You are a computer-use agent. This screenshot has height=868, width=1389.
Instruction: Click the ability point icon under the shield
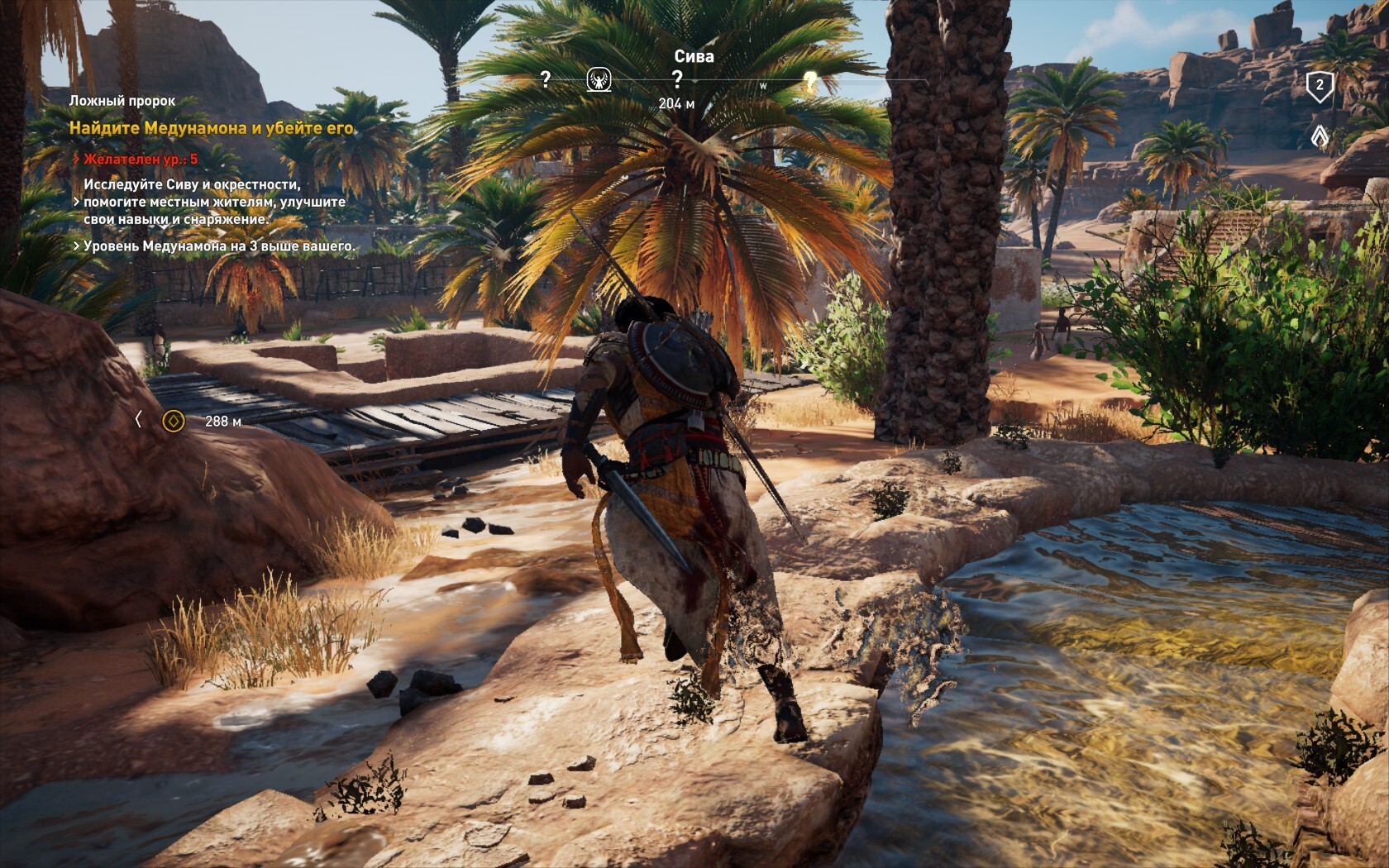1320,135
